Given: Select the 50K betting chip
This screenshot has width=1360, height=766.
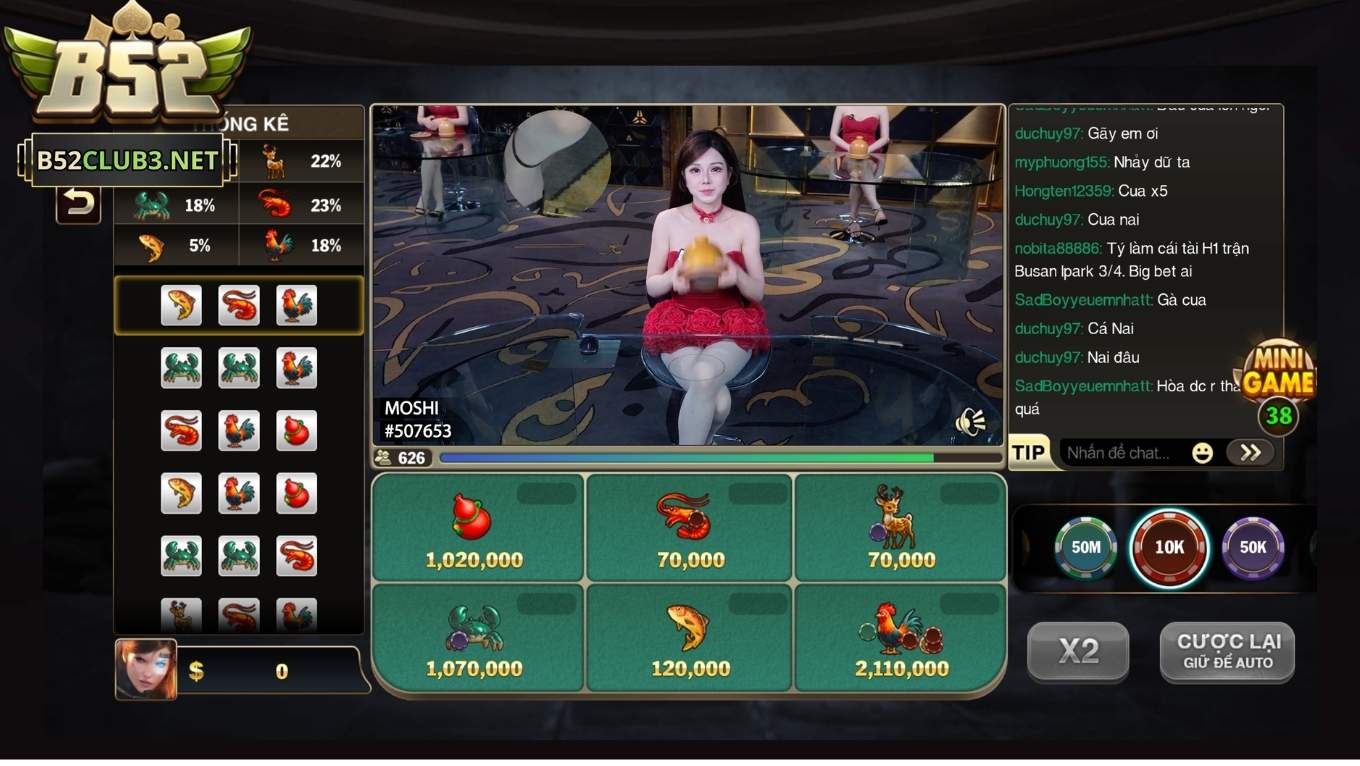Looking at the screenshot, I should 1253,548.
